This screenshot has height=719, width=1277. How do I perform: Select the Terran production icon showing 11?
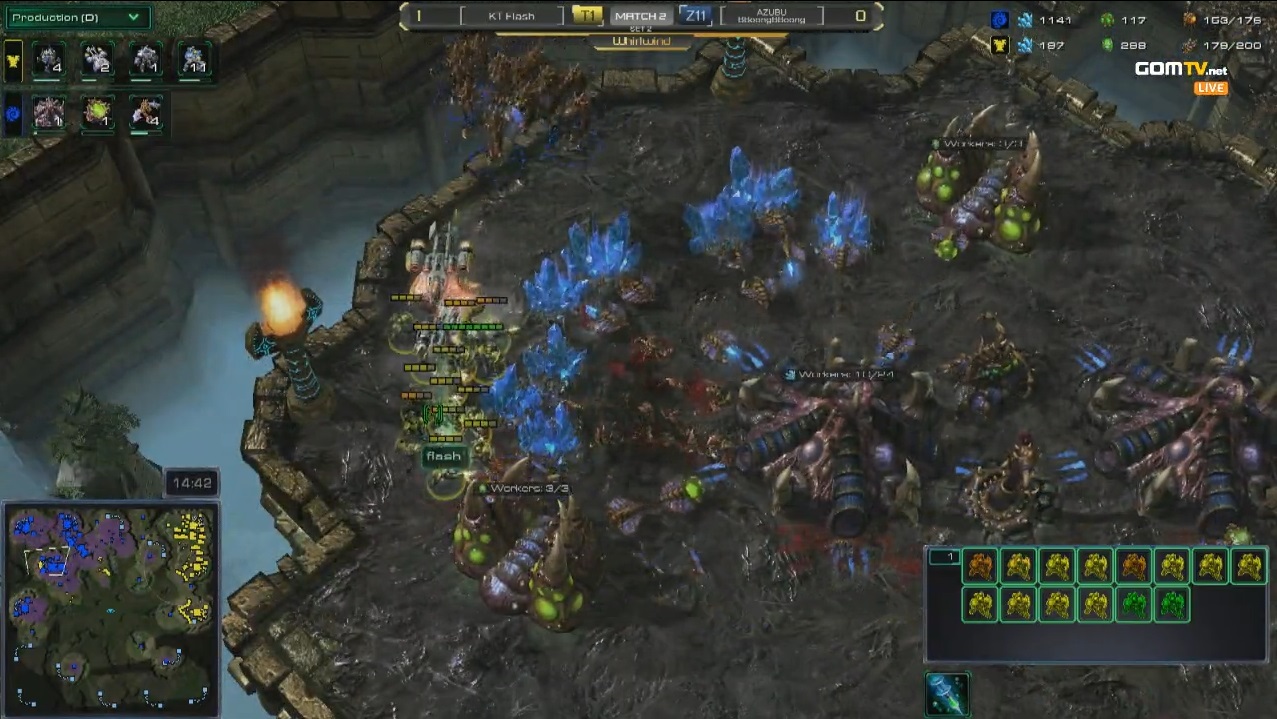194,60
